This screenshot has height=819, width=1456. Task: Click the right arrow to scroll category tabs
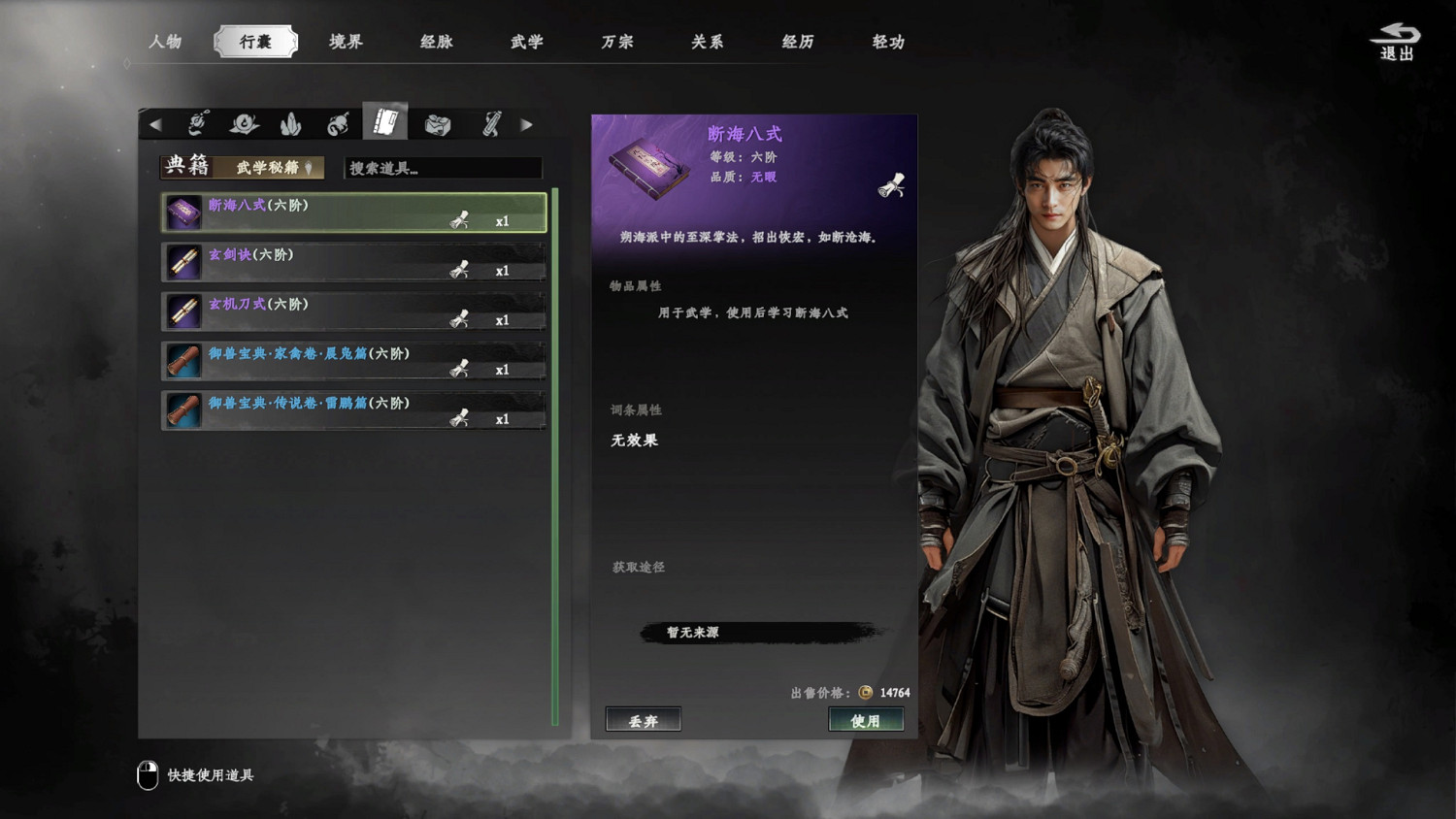click(527, 123)
